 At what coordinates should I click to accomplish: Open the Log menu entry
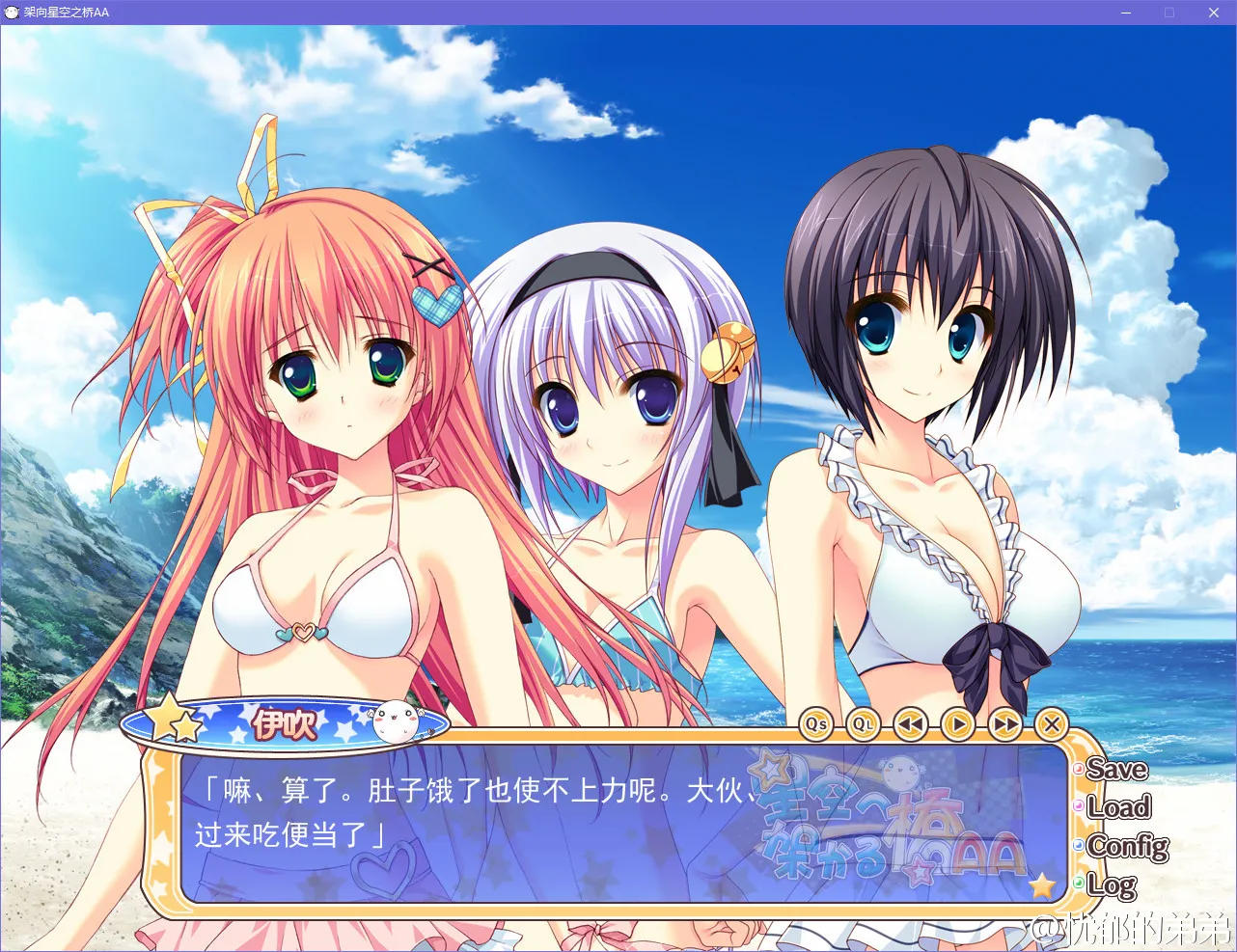[1112, 885]
